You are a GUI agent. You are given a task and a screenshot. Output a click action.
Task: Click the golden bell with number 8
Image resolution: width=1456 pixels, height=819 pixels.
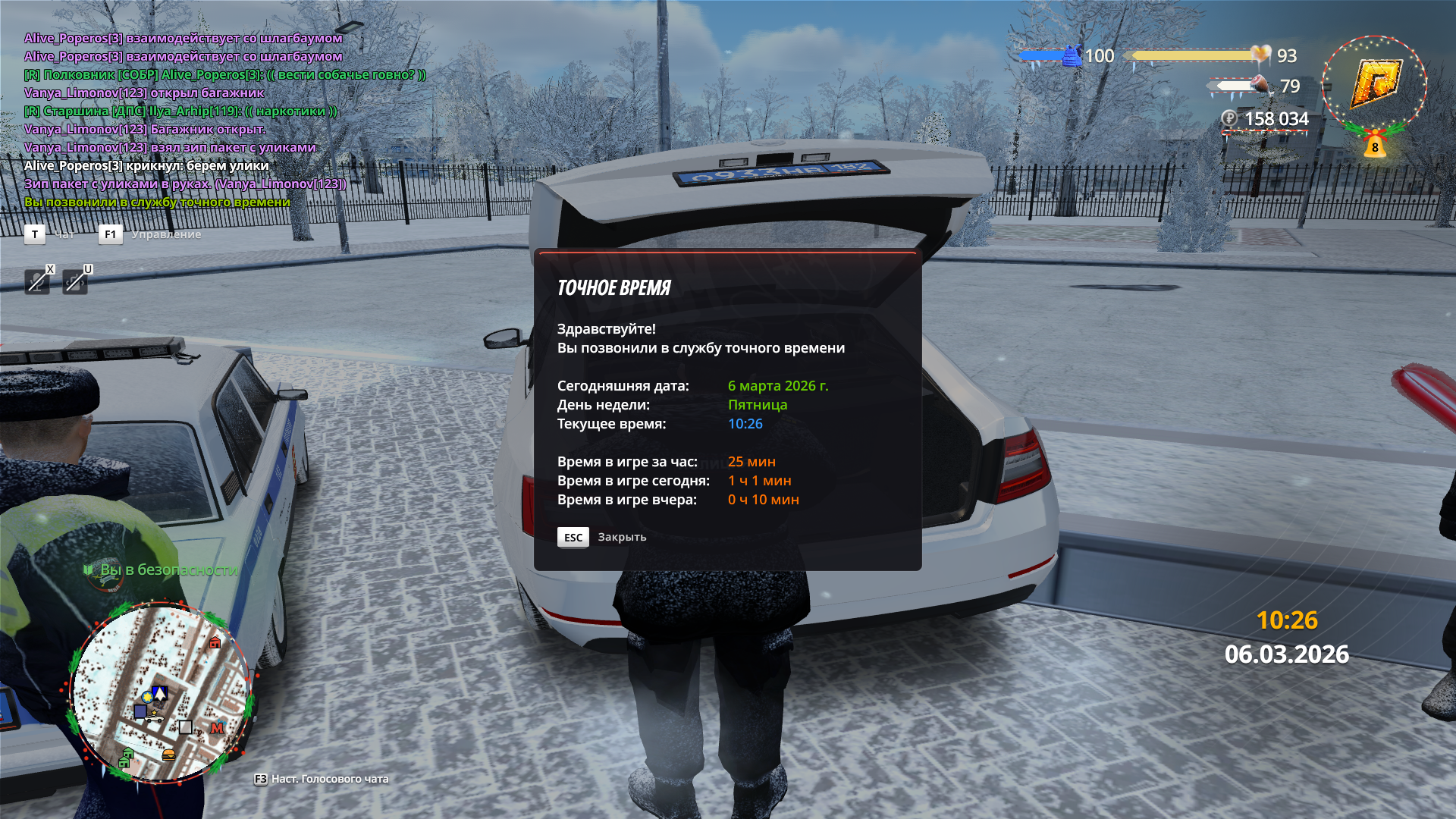click(x=1375, y=145)
